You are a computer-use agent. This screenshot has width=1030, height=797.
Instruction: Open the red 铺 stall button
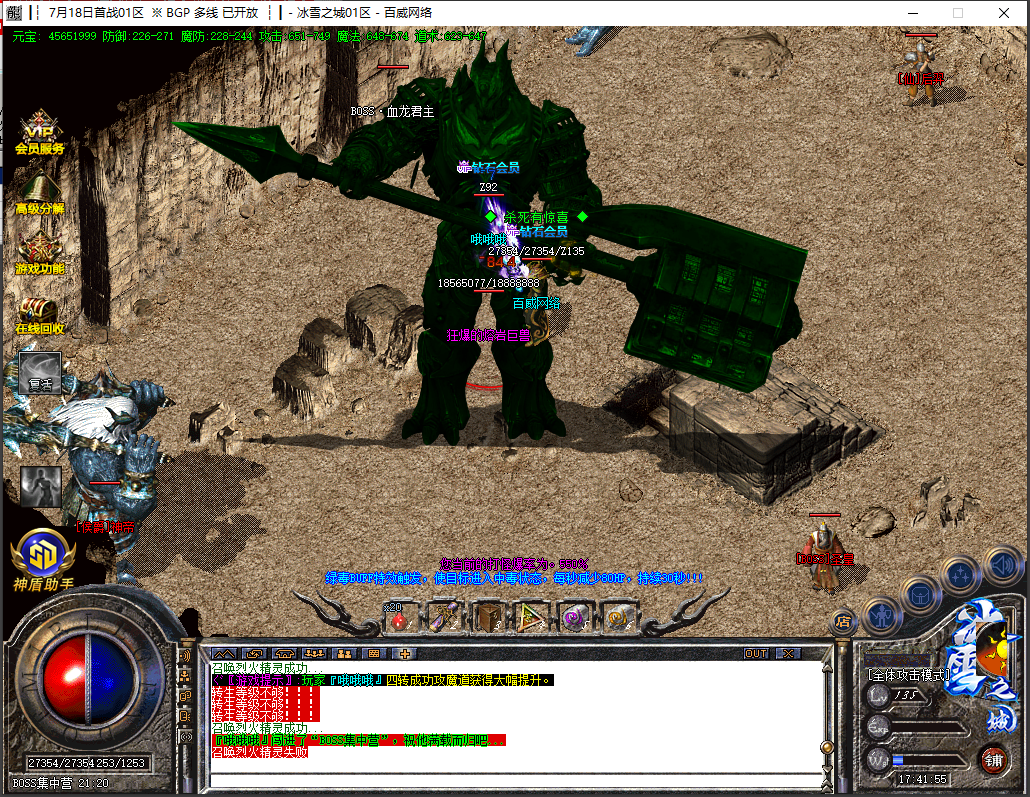[993, 757]
